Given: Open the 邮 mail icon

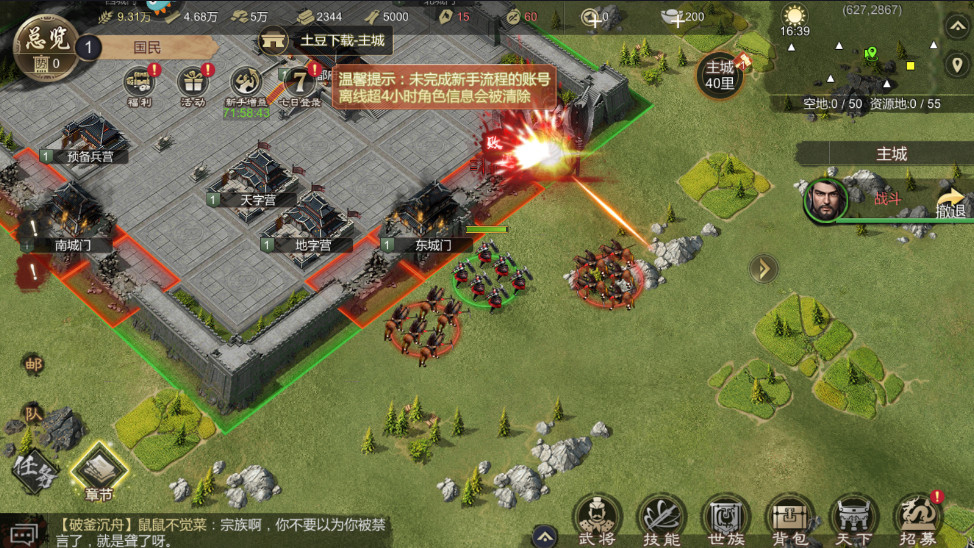Looking at the screenshot, I should click(33, 364).
